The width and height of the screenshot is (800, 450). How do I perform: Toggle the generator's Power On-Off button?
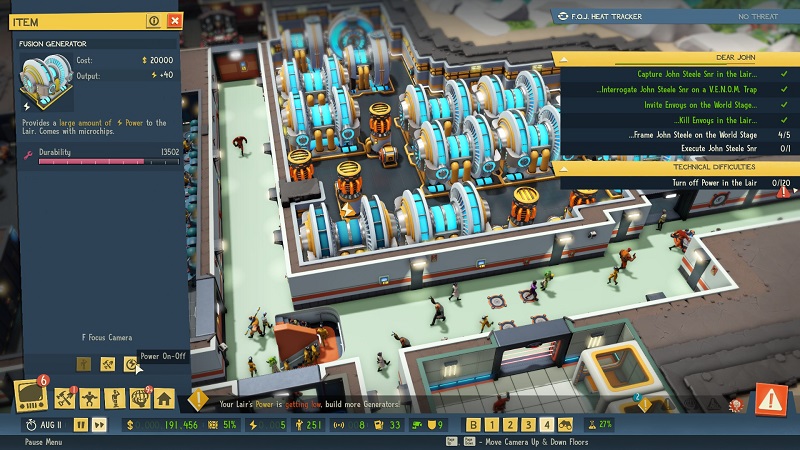coord(130,365)
